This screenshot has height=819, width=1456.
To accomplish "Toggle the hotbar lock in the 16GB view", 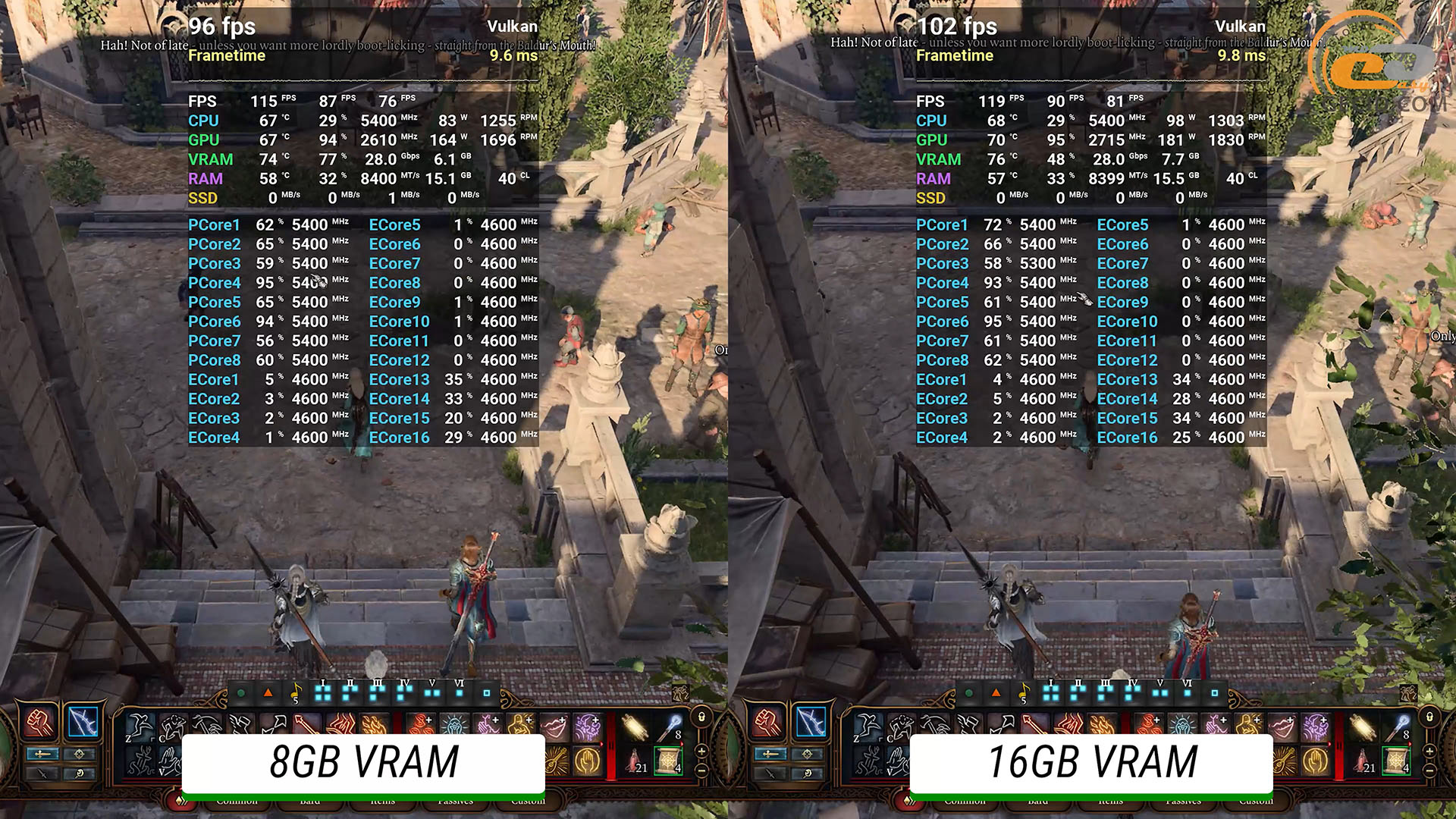I will (1429, 717).
